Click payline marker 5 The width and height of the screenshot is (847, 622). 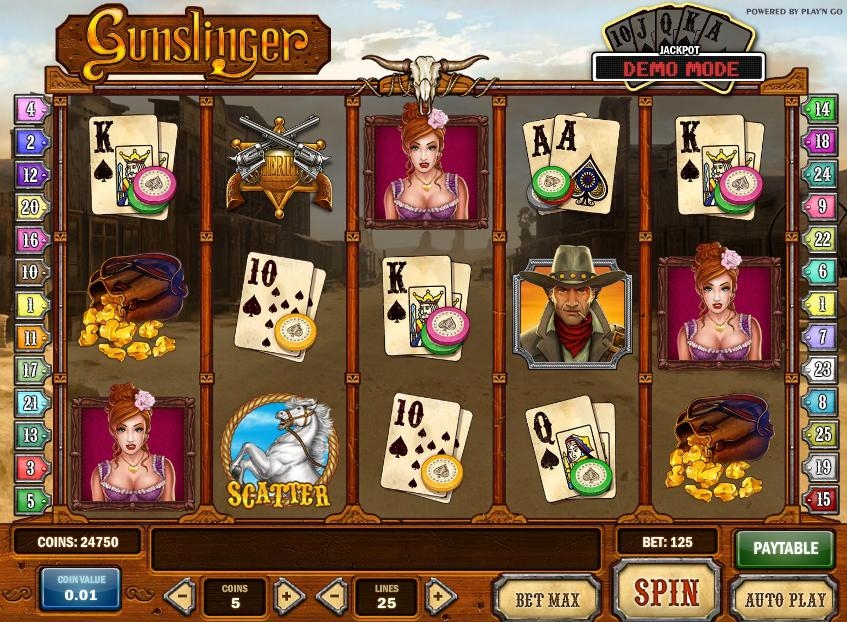[31, 499]
